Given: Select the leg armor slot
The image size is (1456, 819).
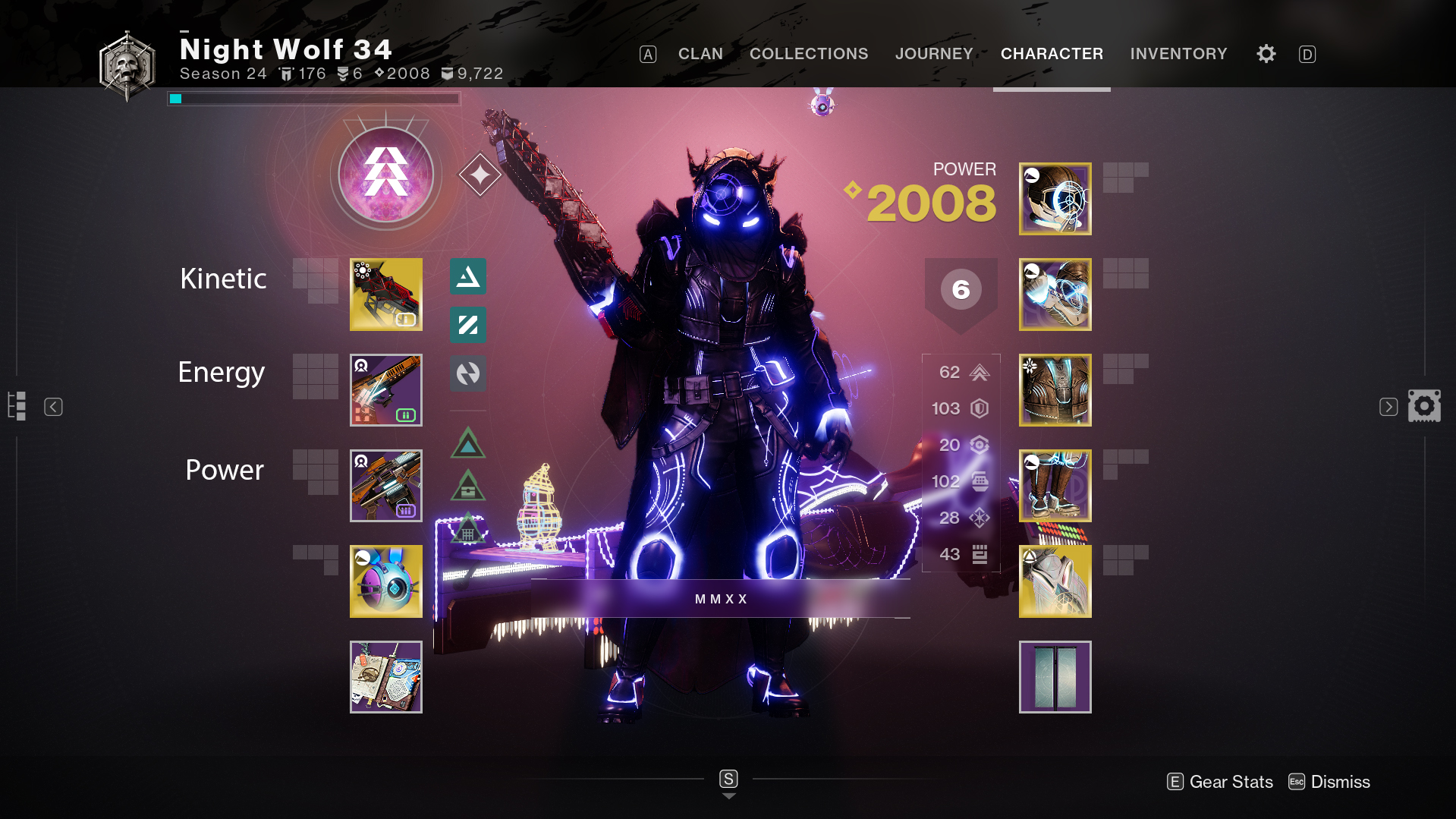Looking at the screenshot, I should coord(1055,486).
